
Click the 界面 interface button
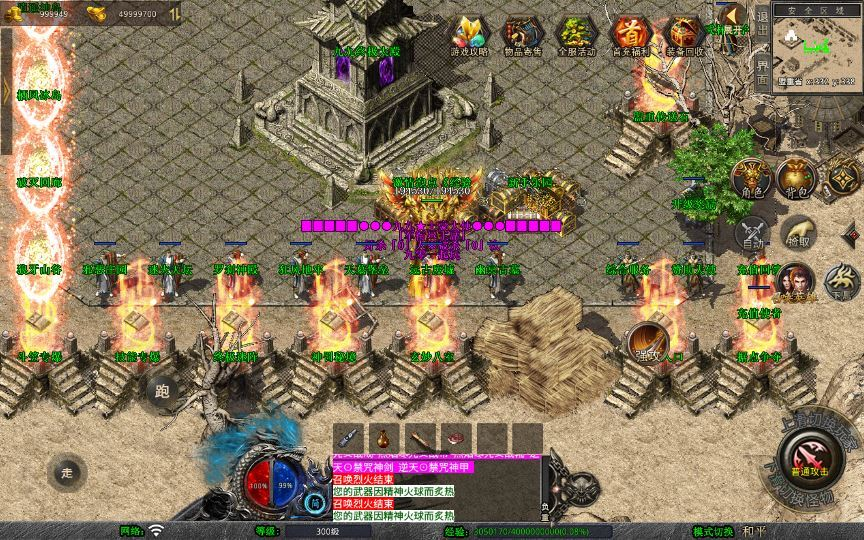tap(762, 67)
